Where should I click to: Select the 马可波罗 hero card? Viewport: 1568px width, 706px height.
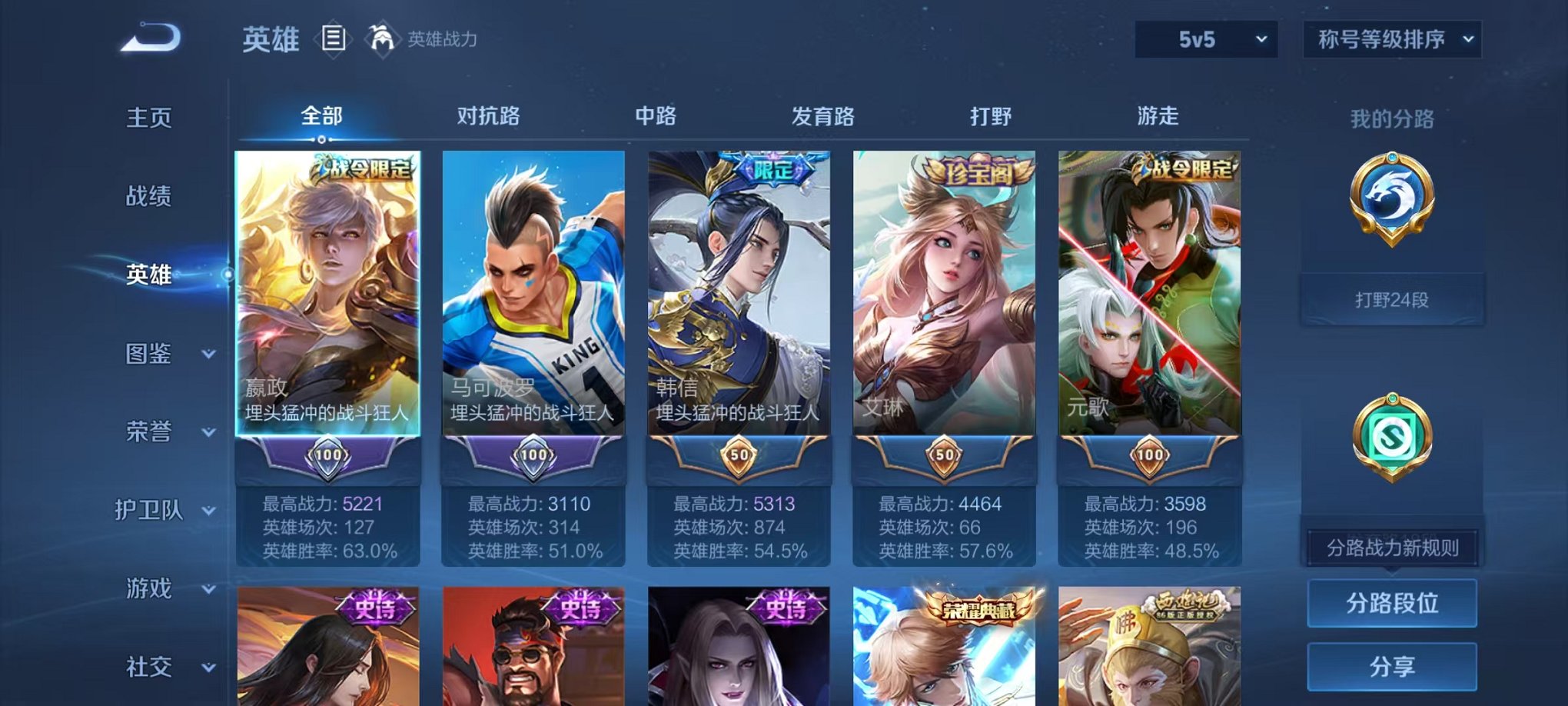533,300
